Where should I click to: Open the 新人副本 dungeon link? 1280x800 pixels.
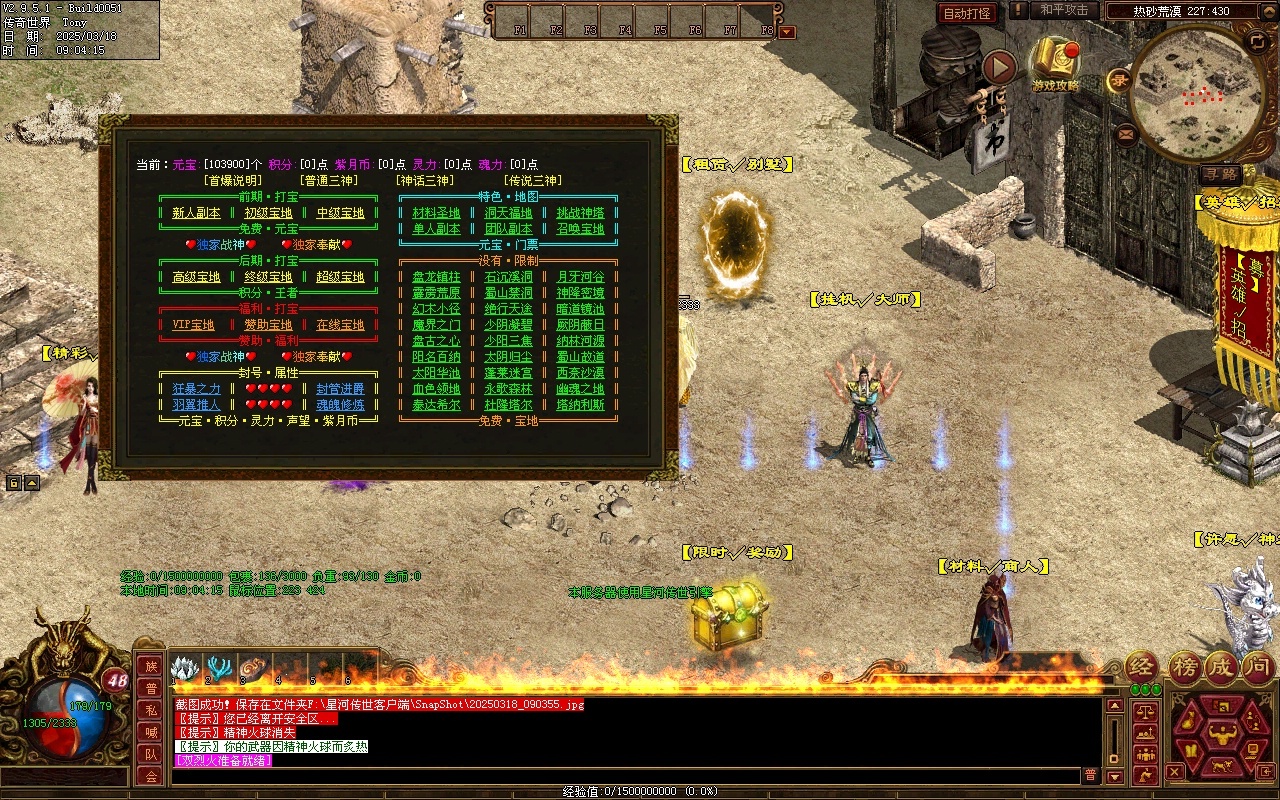point(196,213)
